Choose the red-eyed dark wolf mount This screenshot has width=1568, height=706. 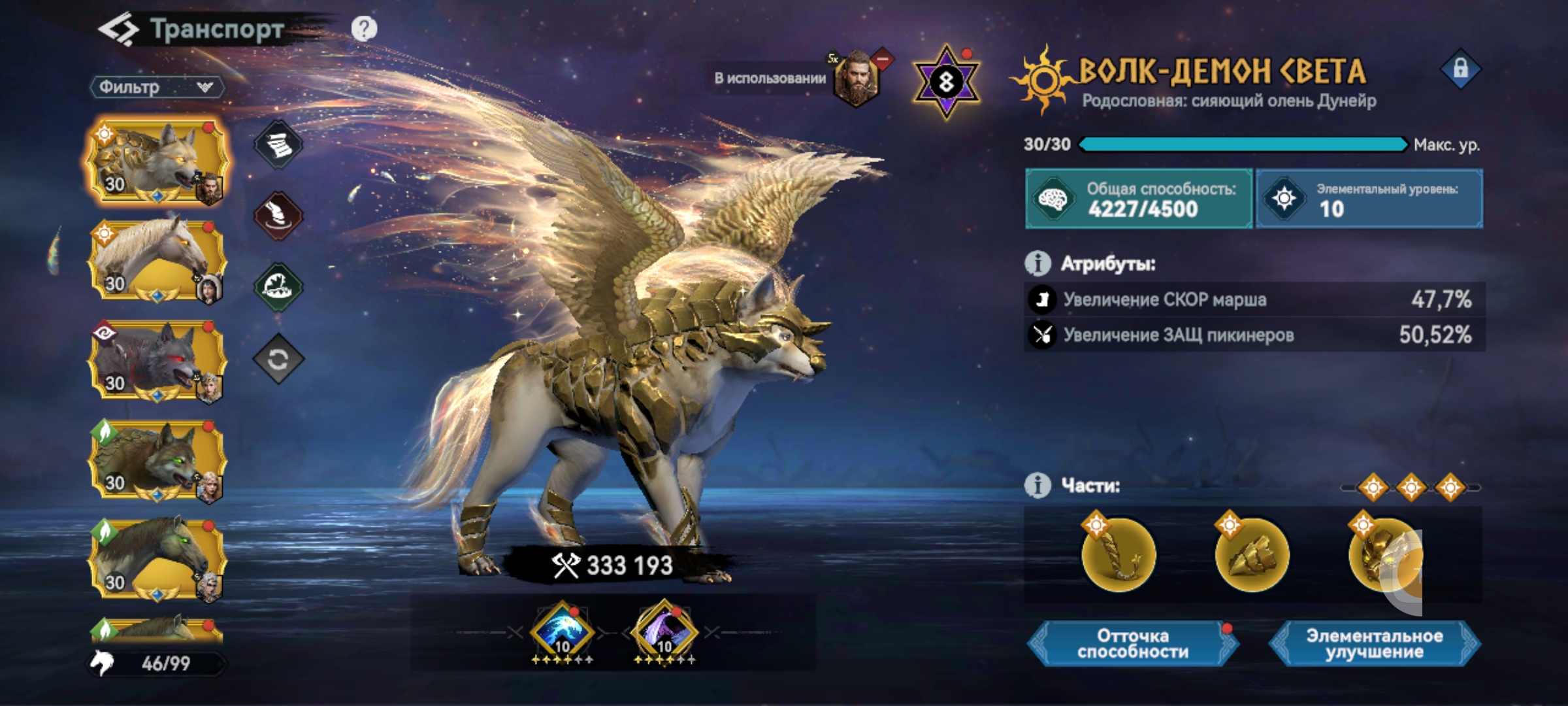click(157, 360)
